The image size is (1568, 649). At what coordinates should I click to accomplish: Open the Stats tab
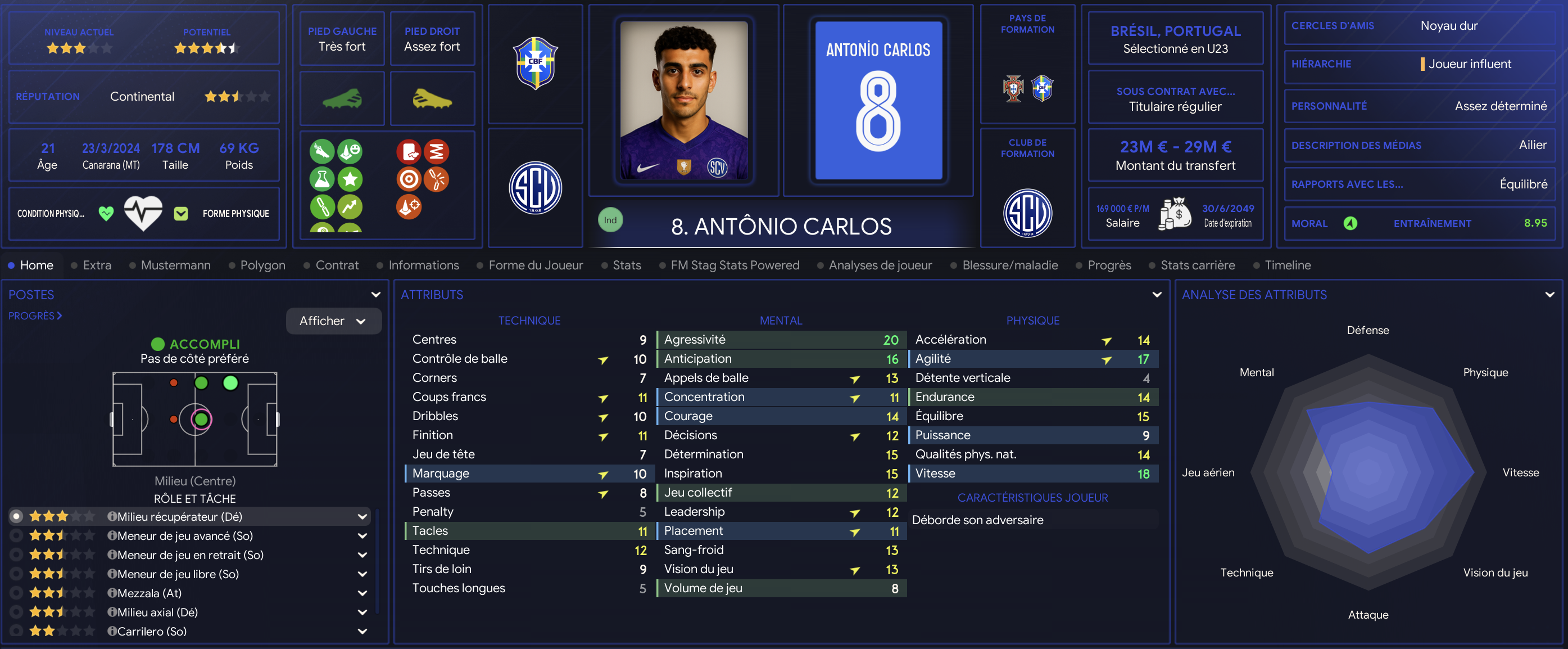coord(626,265)
